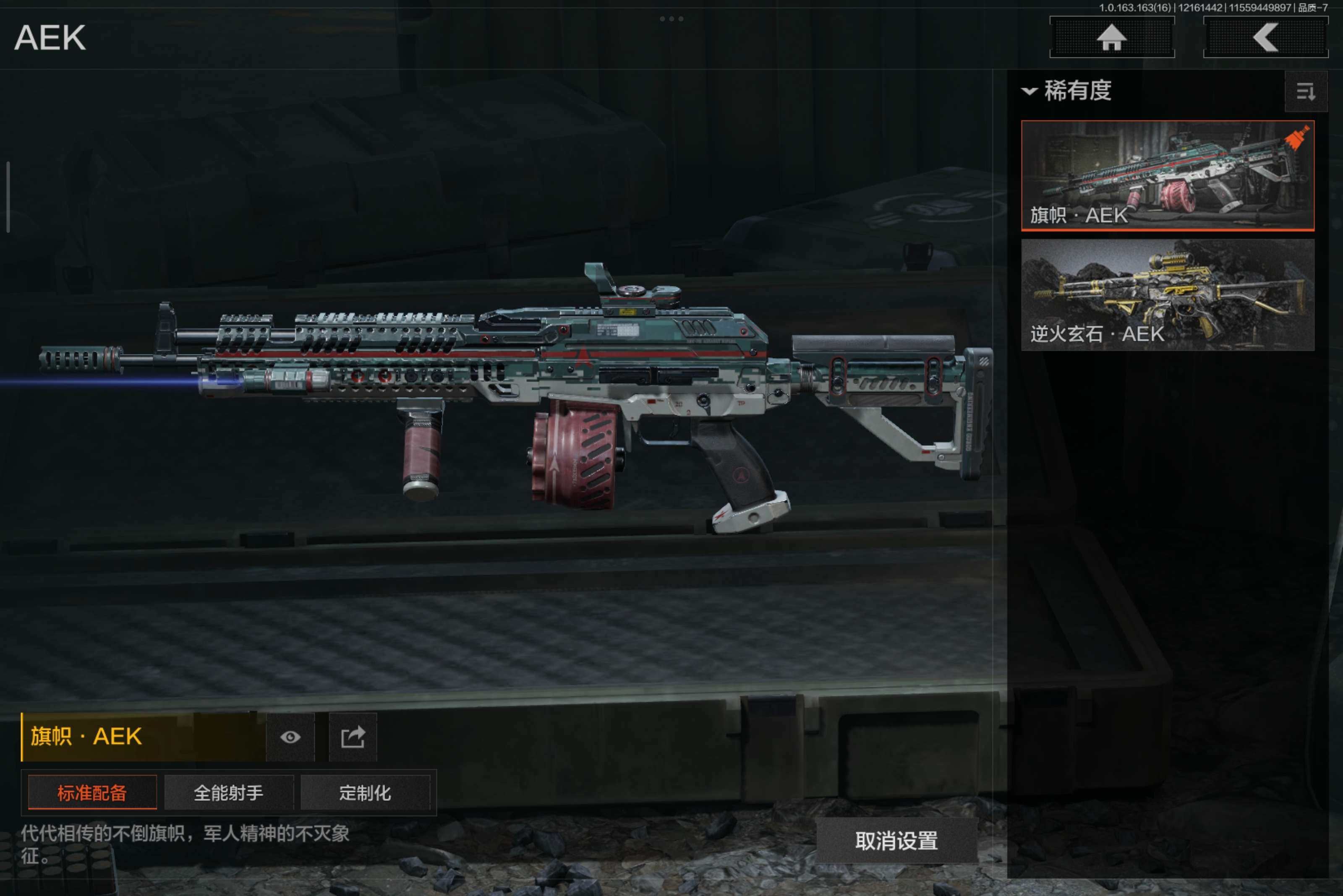Image resolution: width=1343 pixels, height=896 pixels.
Task: Return with the back arrow button
Action: coord(1265,38)
